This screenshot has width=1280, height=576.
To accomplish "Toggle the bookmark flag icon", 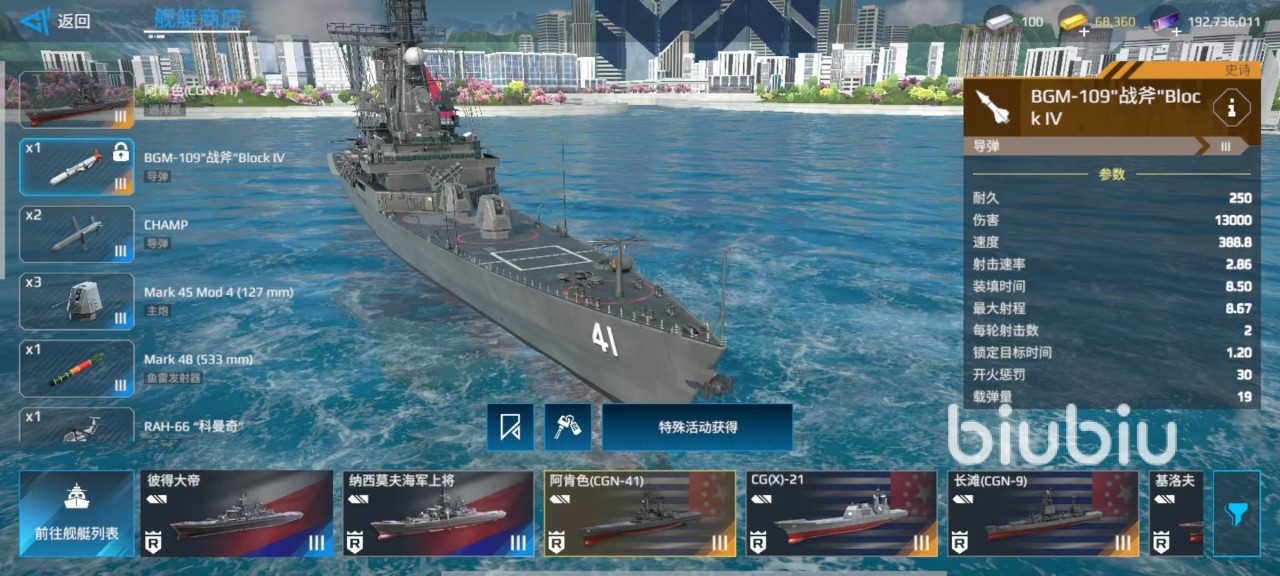I will (x=510, y=427).
